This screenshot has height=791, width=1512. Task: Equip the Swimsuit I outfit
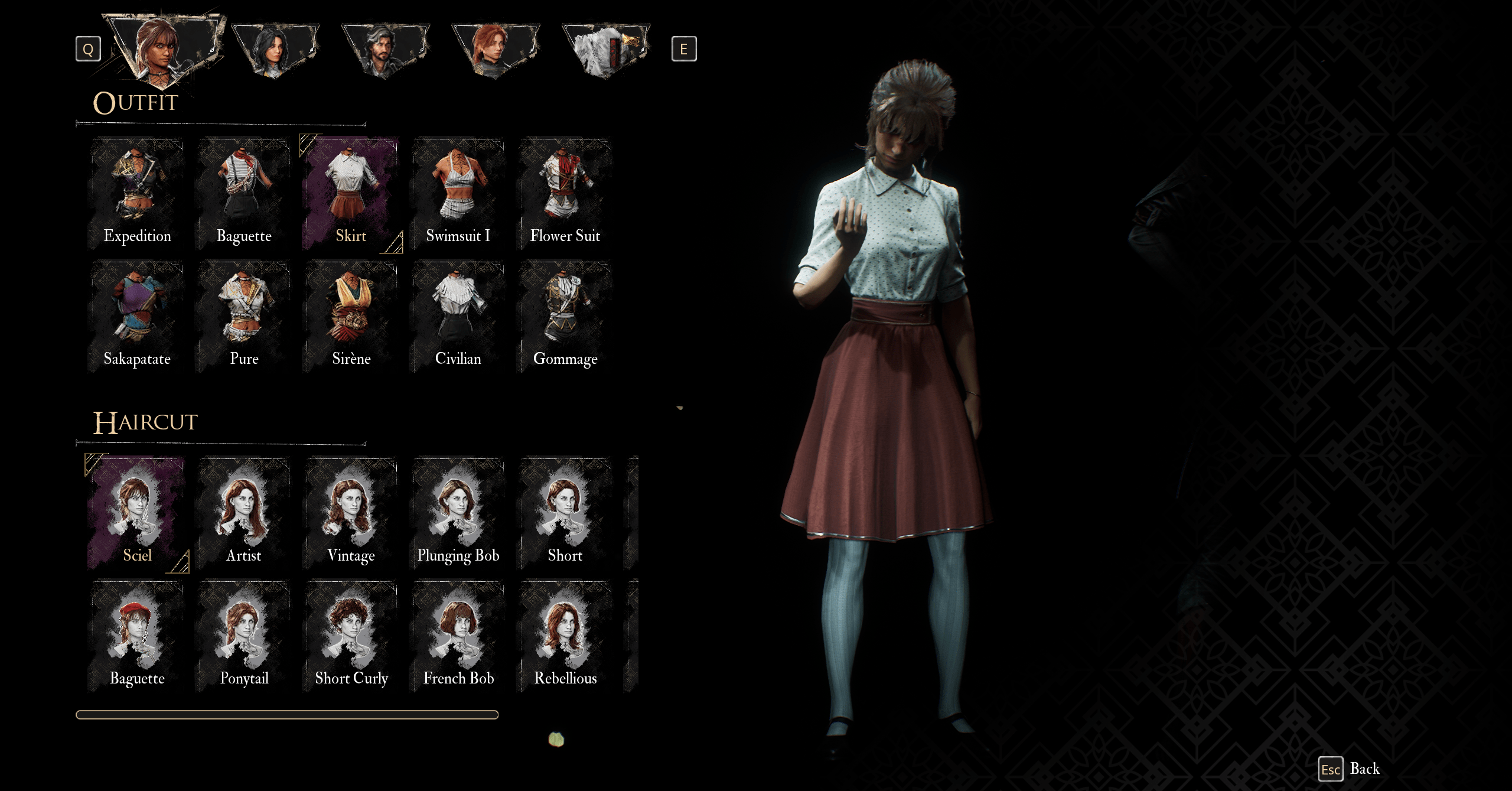point(458,193)
